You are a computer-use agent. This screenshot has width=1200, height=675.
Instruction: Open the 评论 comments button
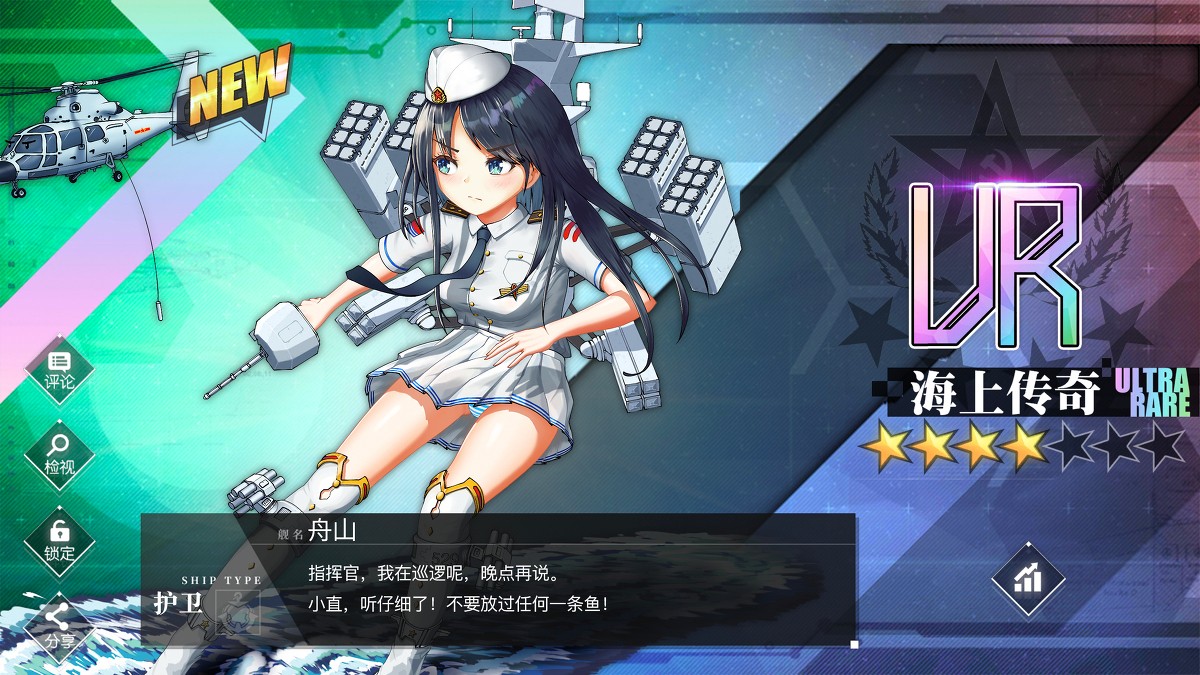(59, 370)
